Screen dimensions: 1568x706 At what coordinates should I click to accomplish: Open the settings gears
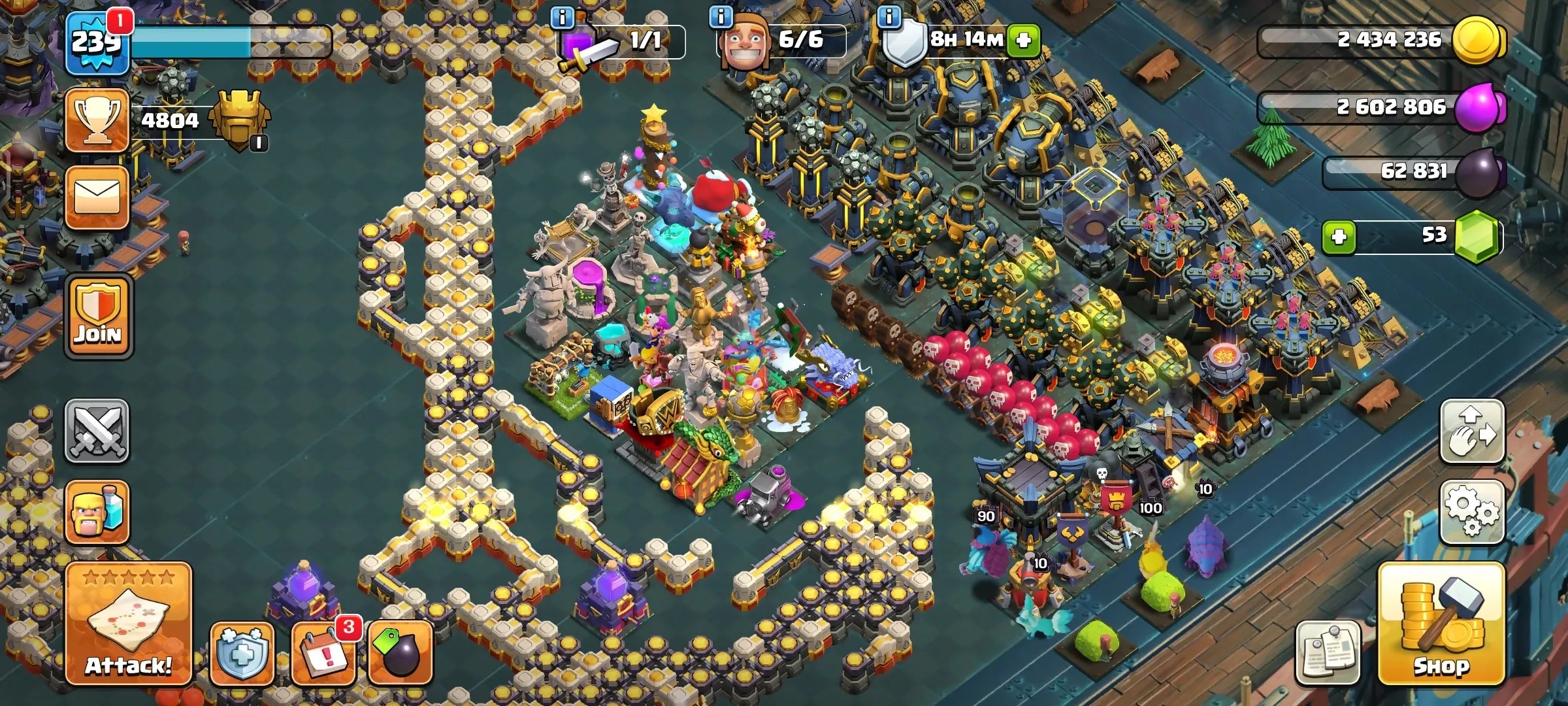tap(1472, 512)
